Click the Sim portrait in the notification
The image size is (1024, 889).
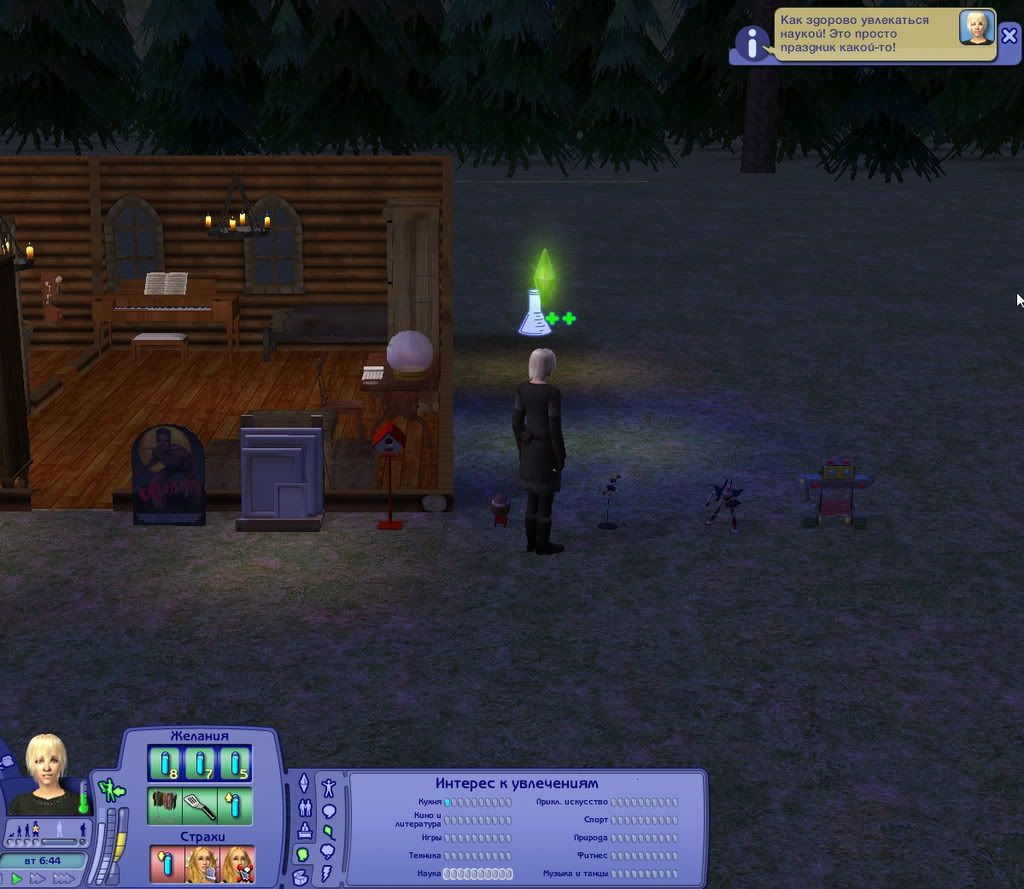(976, 28)
